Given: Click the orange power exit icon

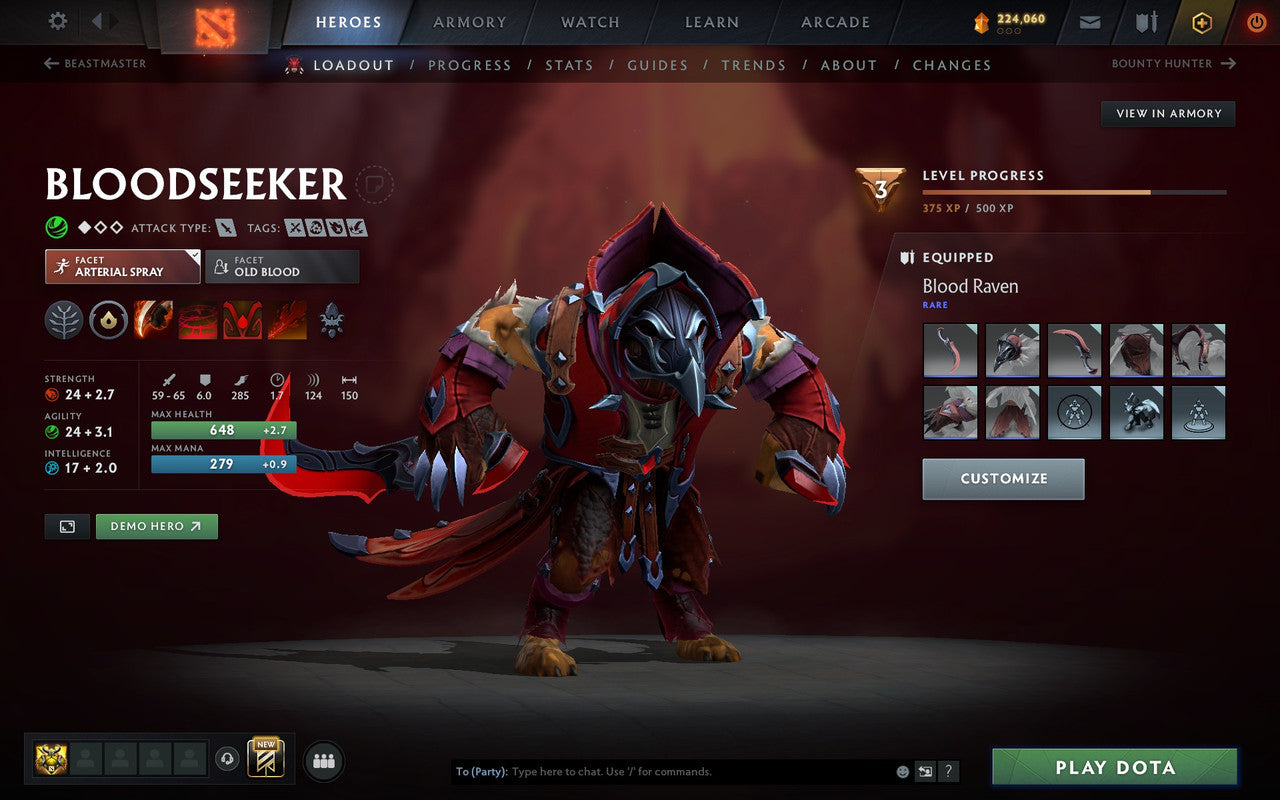Looking at the screenshot, I should pyautogui.click(x=1256, y=21).
